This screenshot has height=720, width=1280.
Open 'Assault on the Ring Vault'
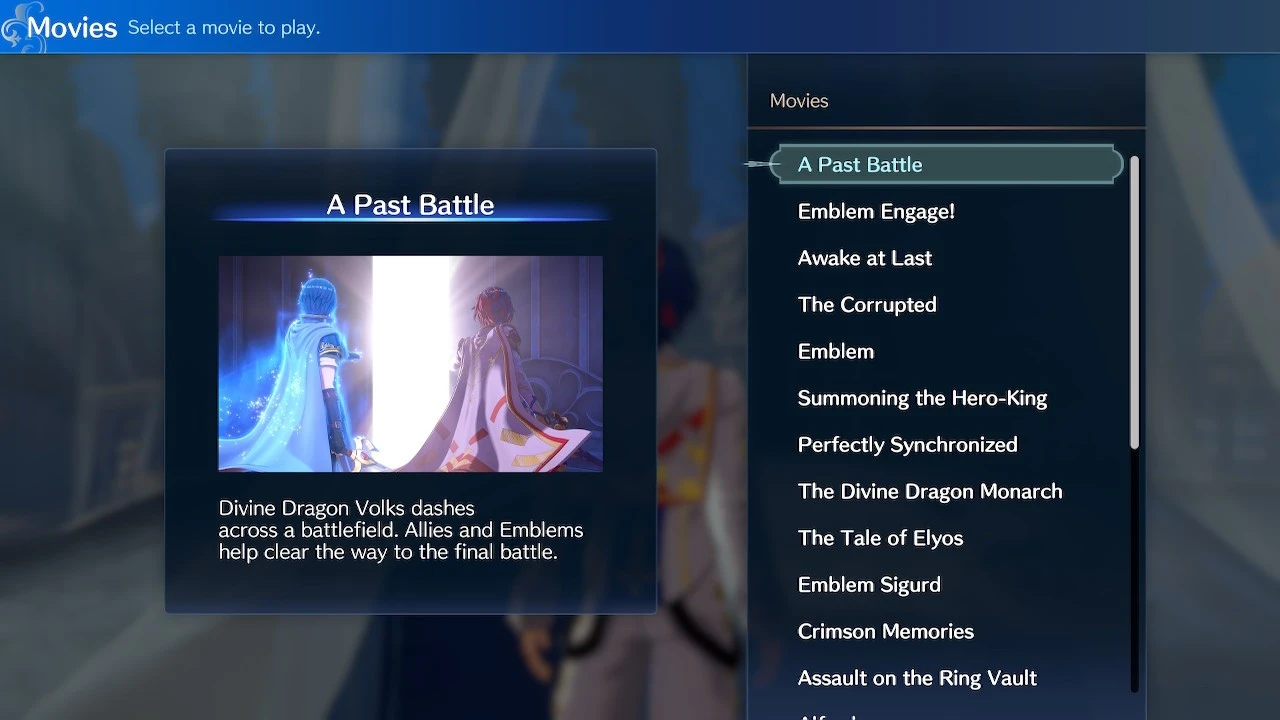pos(917,678)
